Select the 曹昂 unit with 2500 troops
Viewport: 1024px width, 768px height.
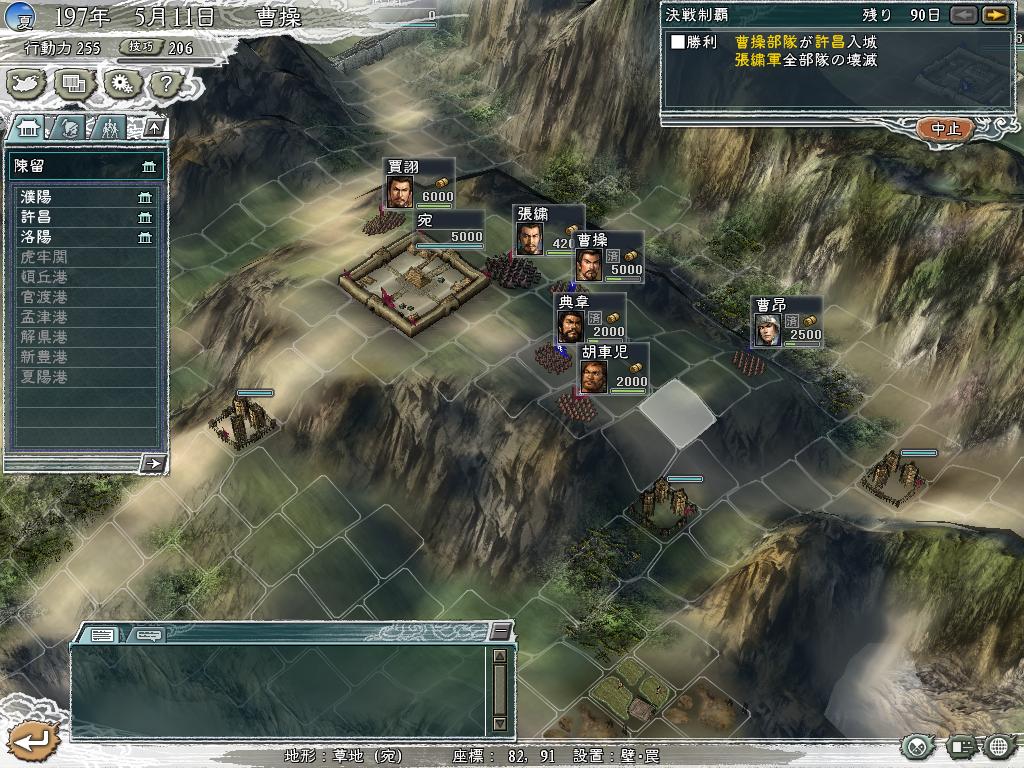[788, 322]
